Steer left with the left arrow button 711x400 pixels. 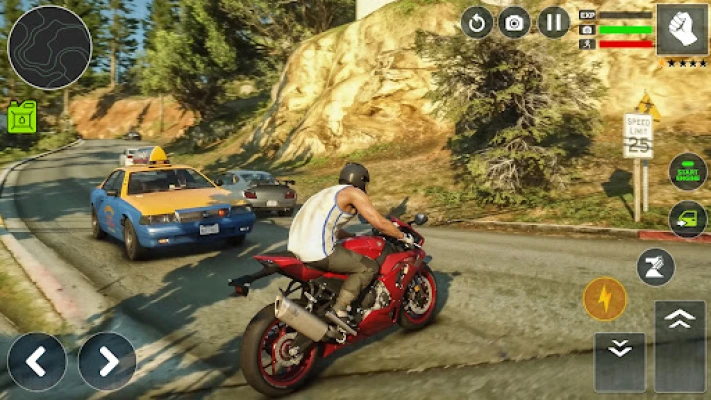(x=37, y=361)
